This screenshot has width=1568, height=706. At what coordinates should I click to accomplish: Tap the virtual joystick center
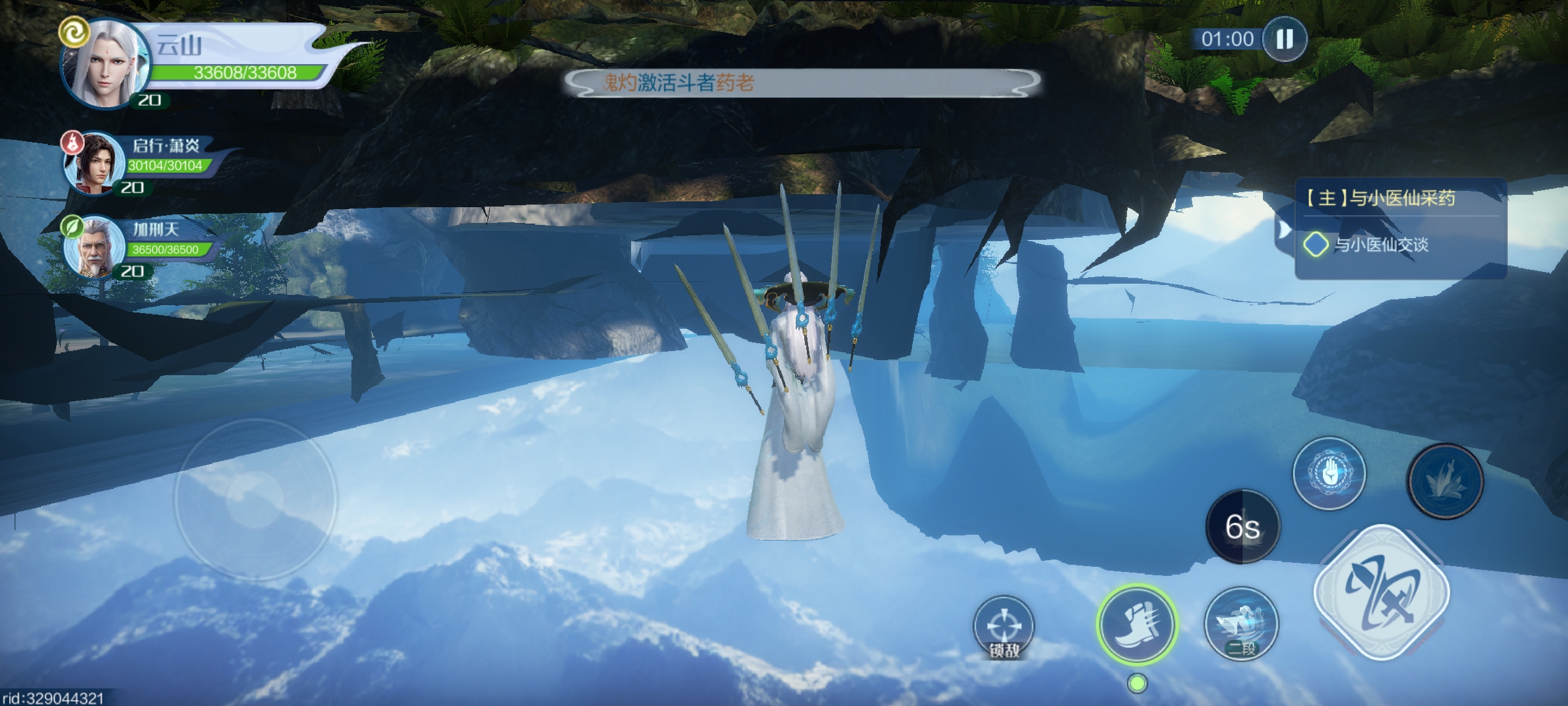255,499
